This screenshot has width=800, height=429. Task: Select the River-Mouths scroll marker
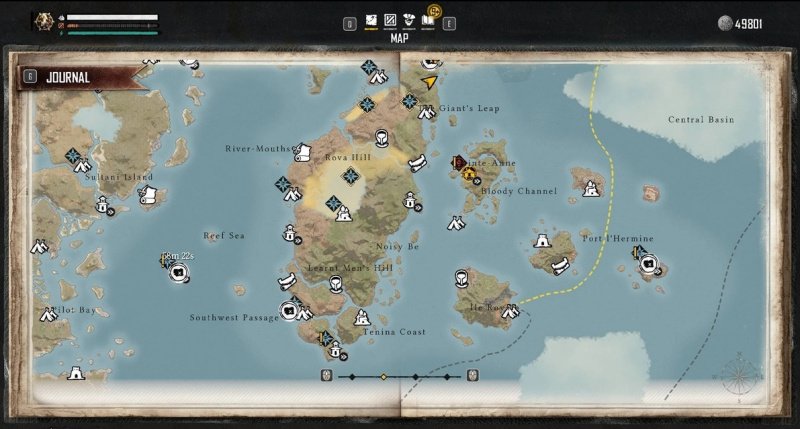[x=302, y=152]
